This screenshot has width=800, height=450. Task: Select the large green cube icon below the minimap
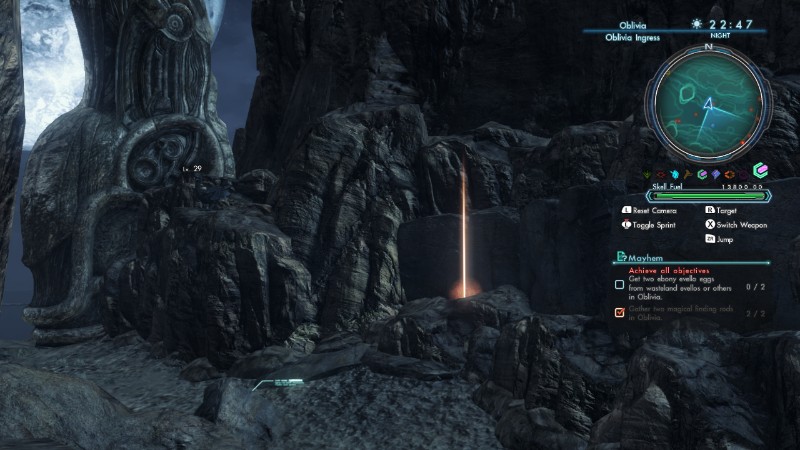(760, 172)
